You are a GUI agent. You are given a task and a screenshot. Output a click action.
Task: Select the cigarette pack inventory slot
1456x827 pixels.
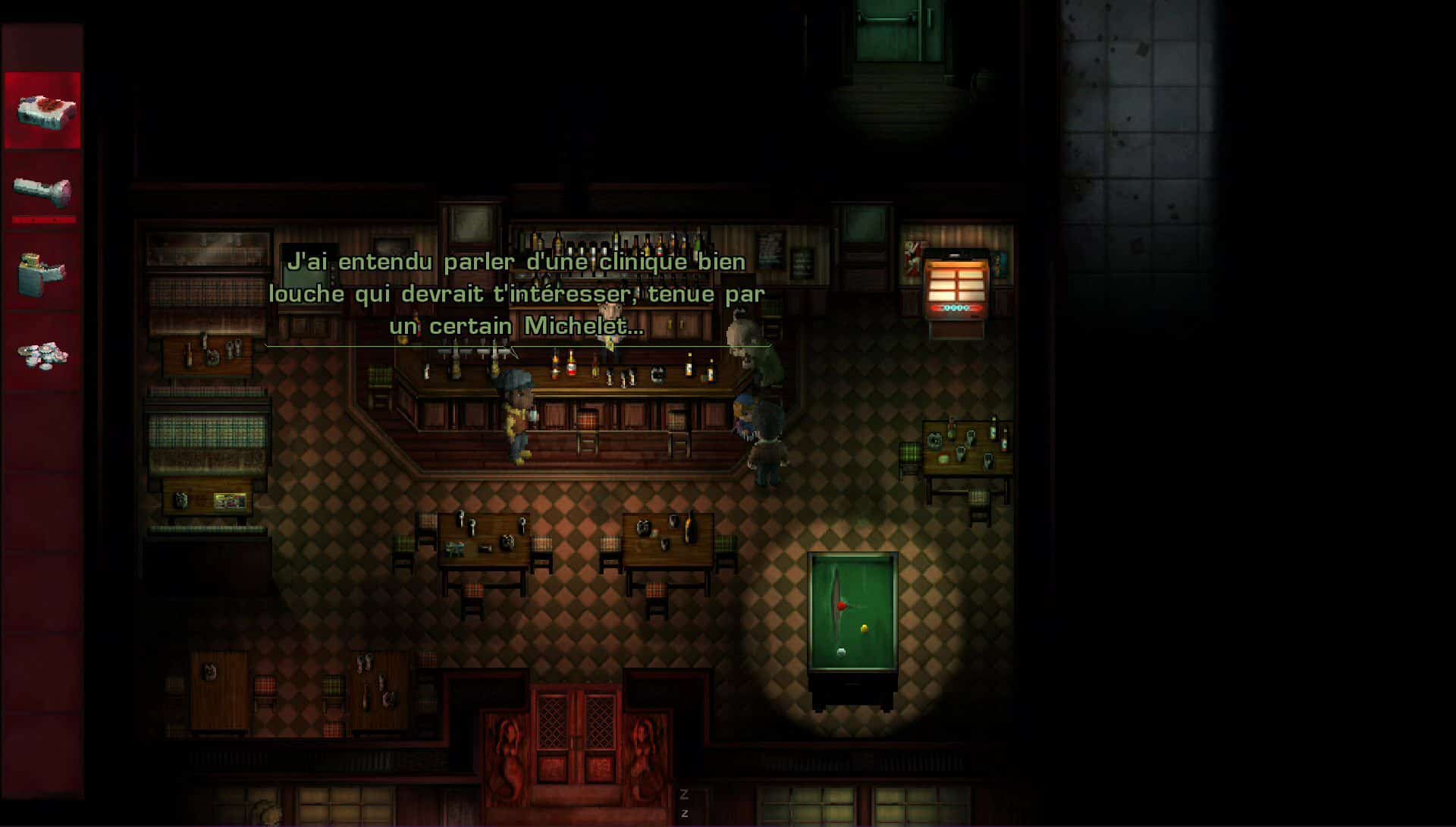coord(43,111)
